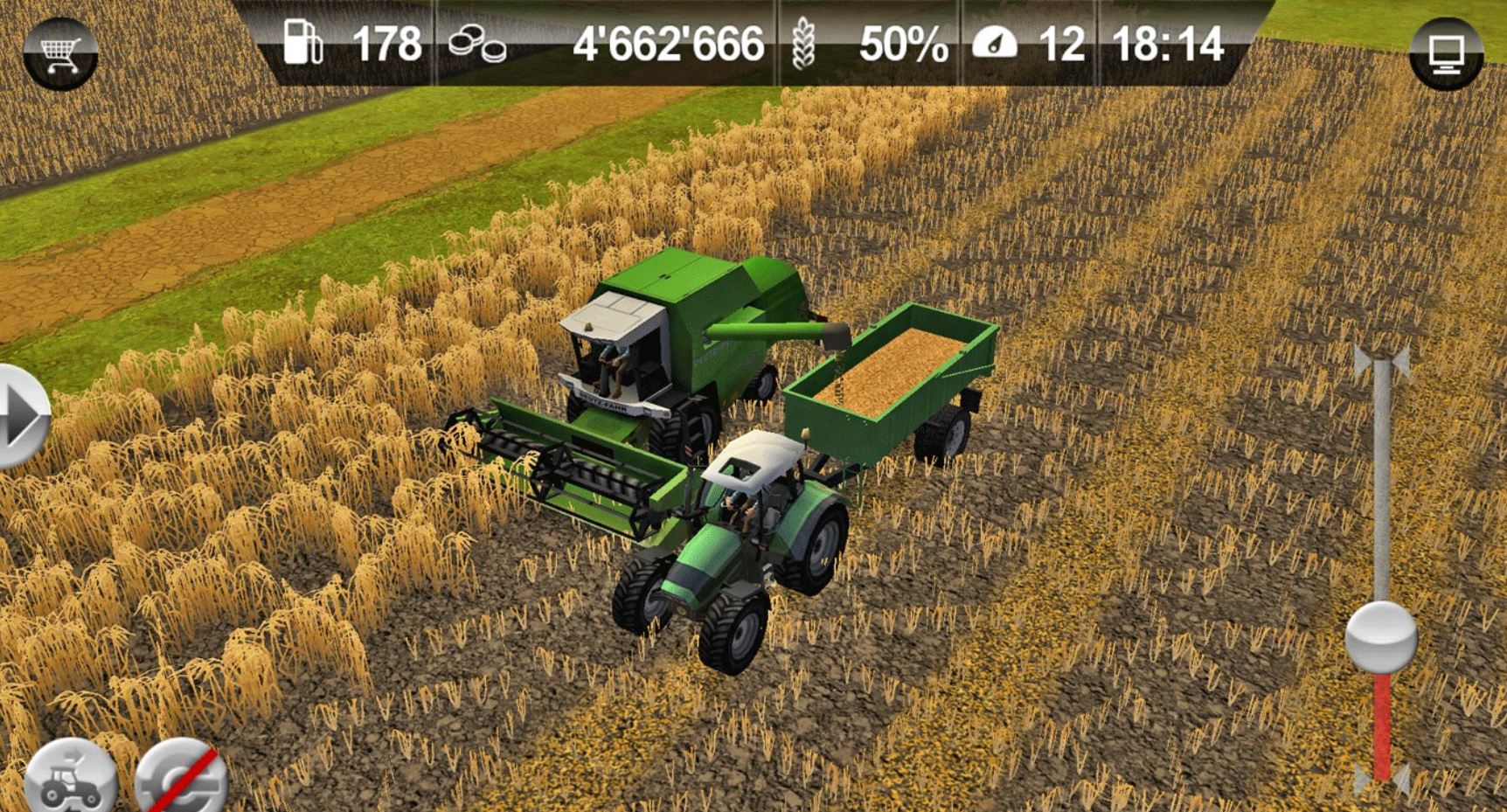Switch vehicle with the tractor button
The image size is (1507, 812).
pos(70,780)
